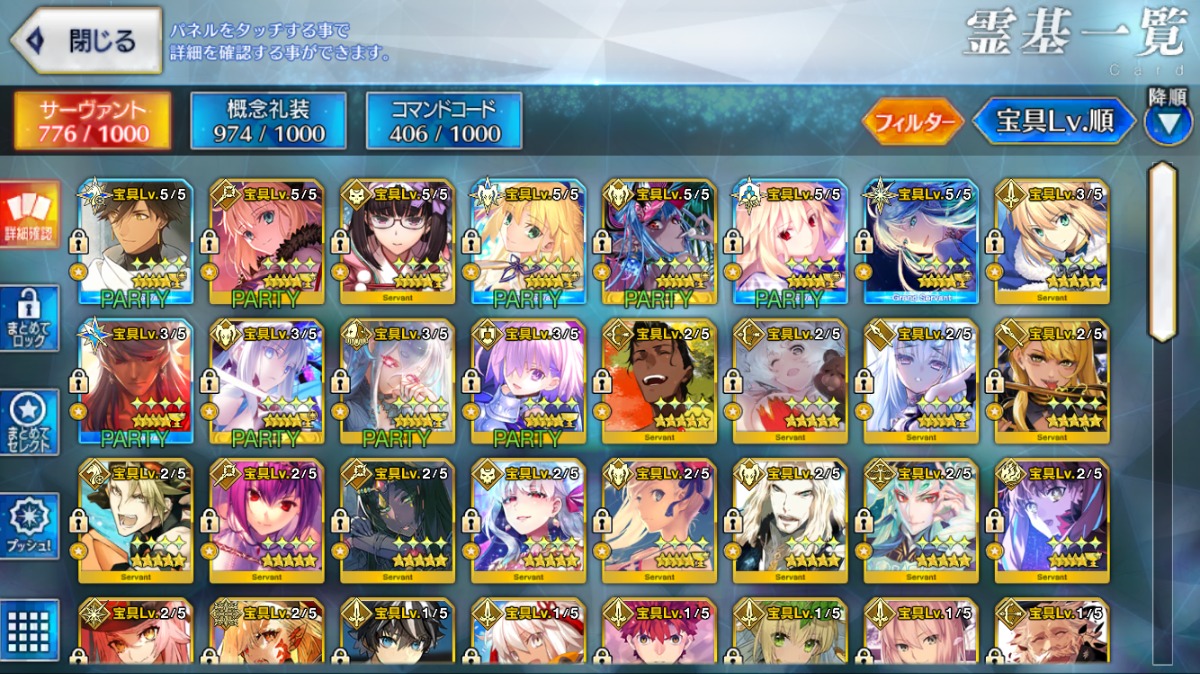Open the フィルター filter options
This screenshot has width=1200, height=674.
(x=912, y=122)
